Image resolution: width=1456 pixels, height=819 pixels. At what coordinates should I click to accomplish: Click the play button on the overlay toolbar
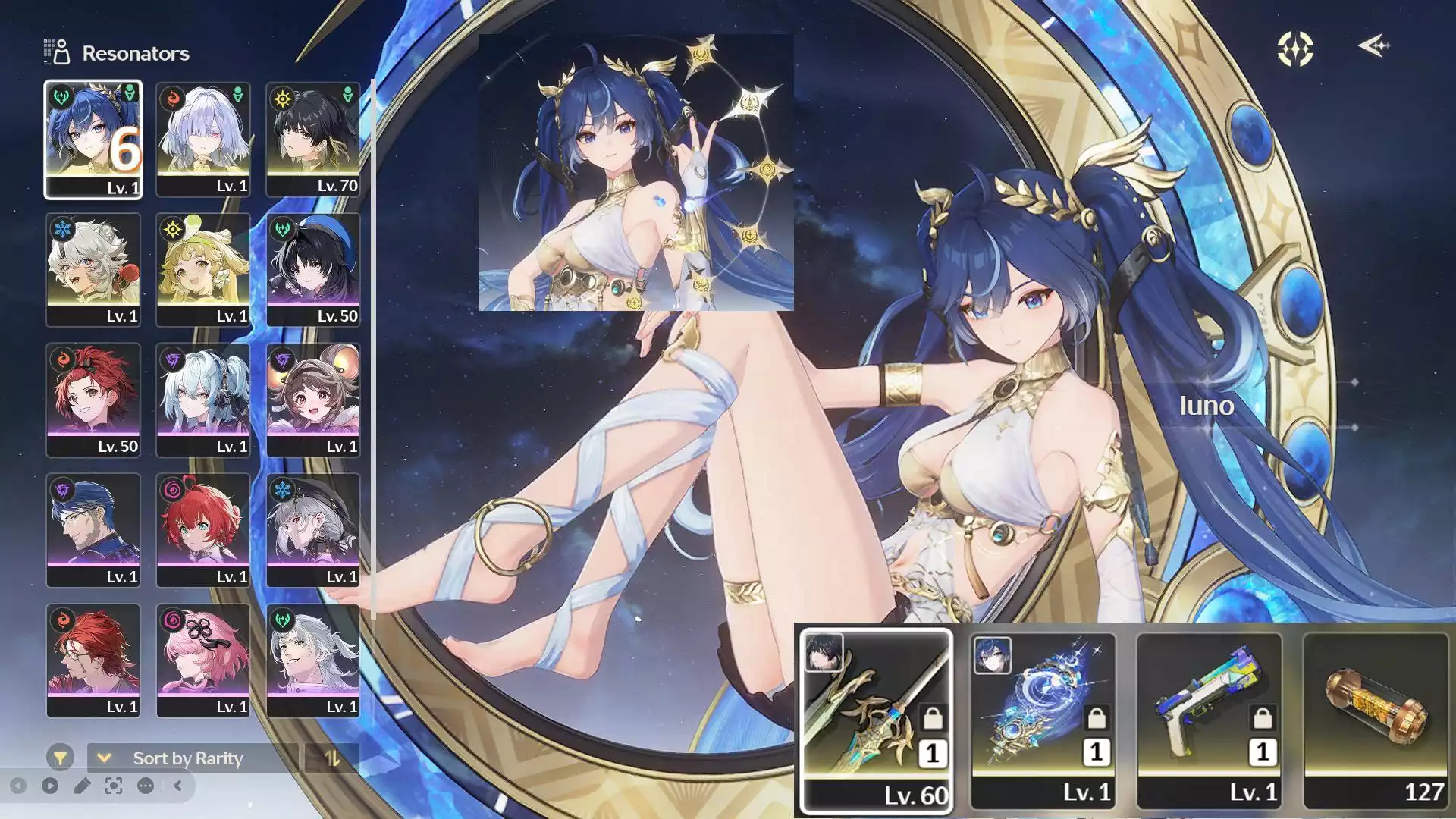[50, 786]
